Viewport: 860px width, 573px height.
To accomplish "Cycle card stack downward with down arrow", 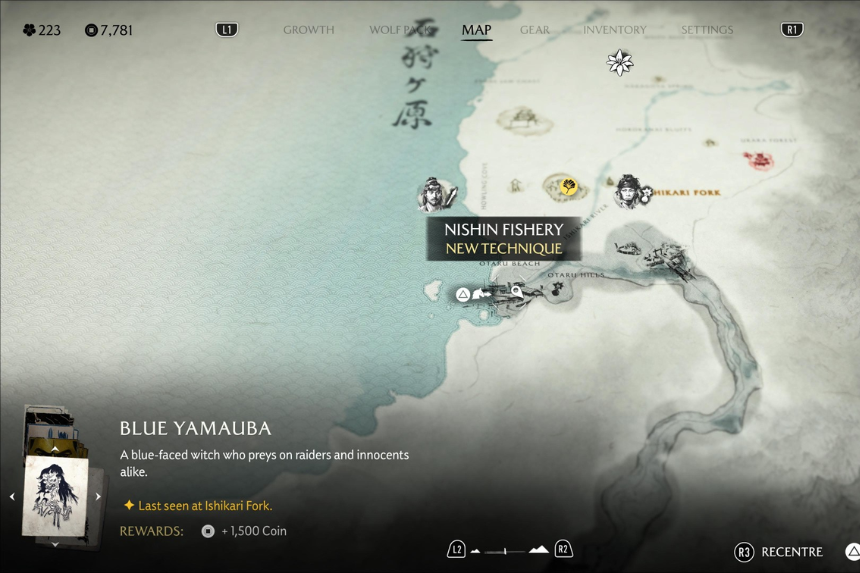I will [x=55, y=544].
